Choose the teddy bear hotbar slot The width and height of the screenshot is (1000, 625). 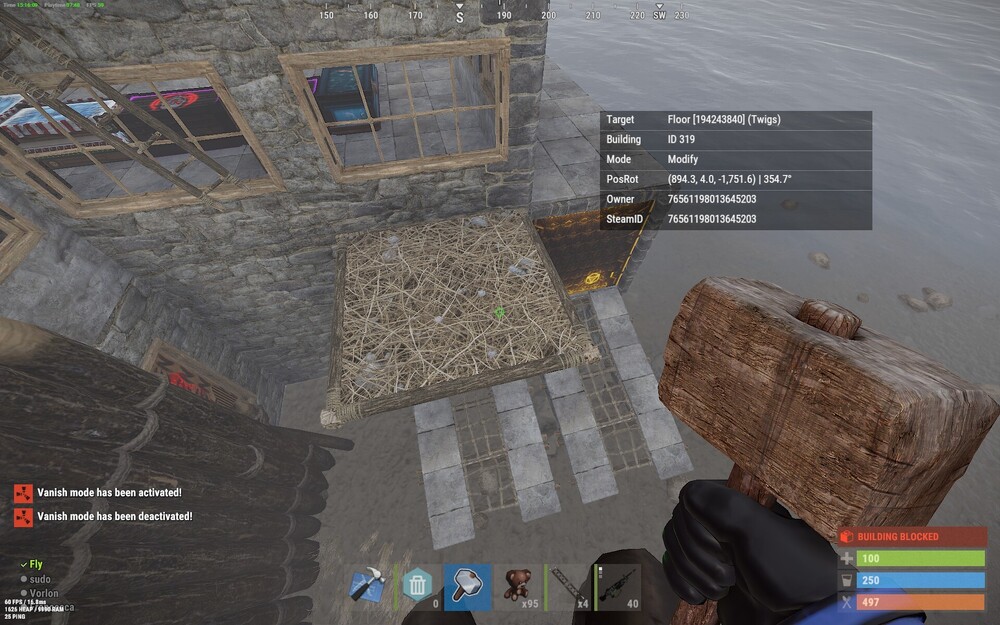click(517, 587)
